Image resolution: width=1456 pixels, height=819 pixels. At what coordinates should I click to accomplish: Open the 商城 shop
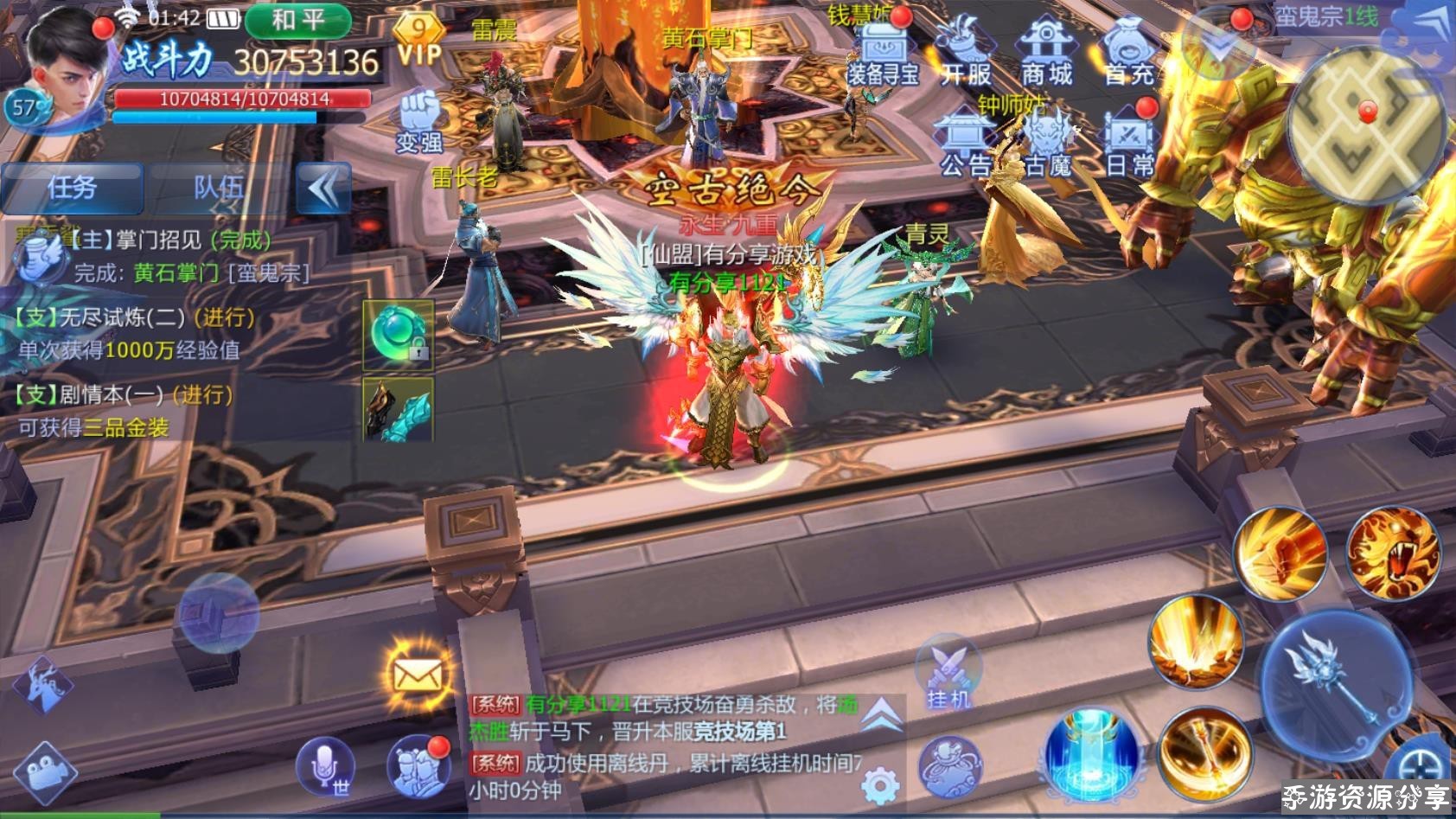pos(1046,52)
